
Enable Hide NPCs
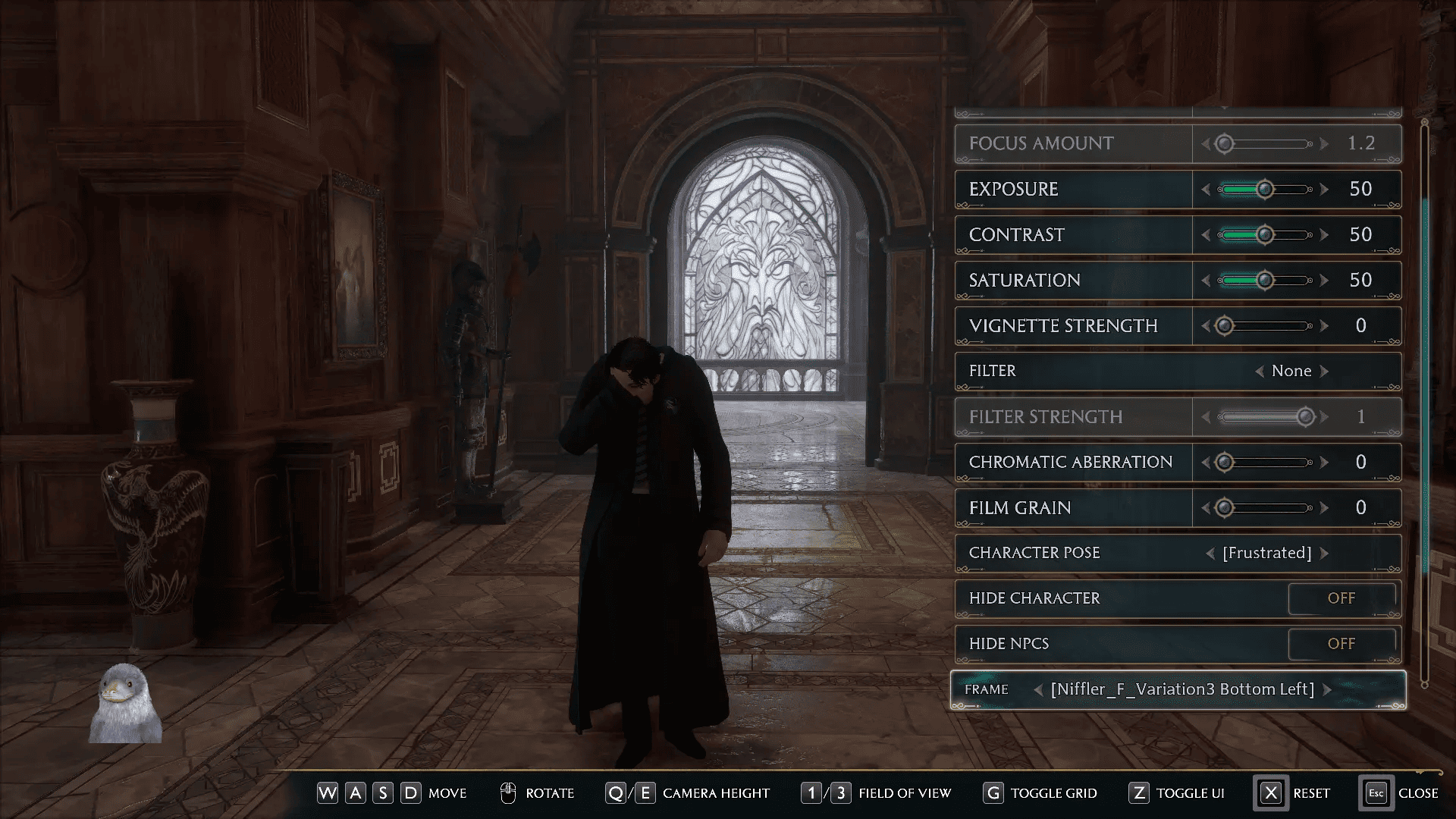pos(1342,643)
